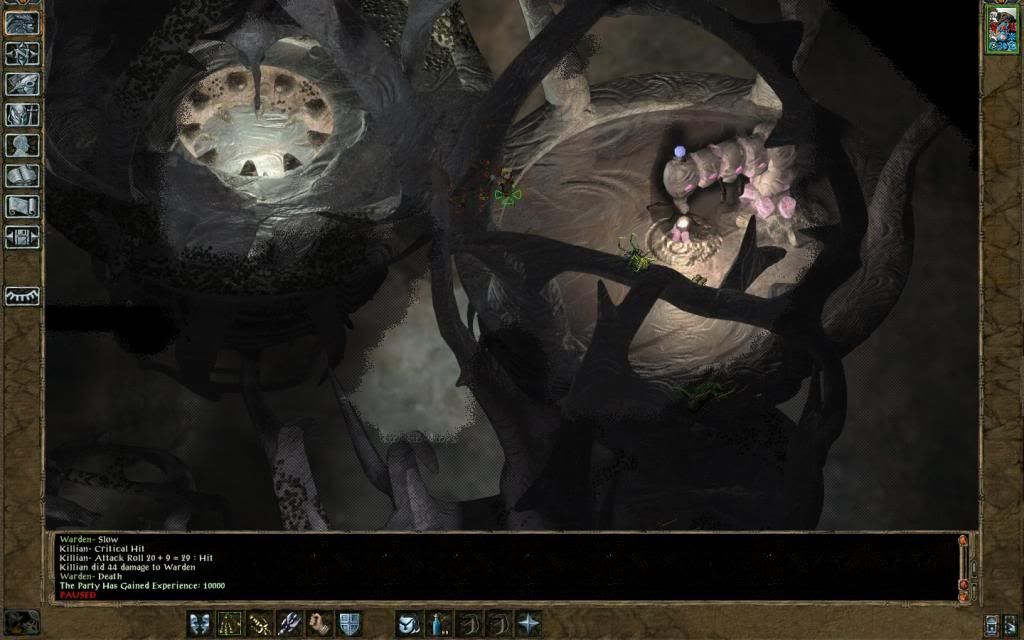Open the priest scroll

(22, 206)
